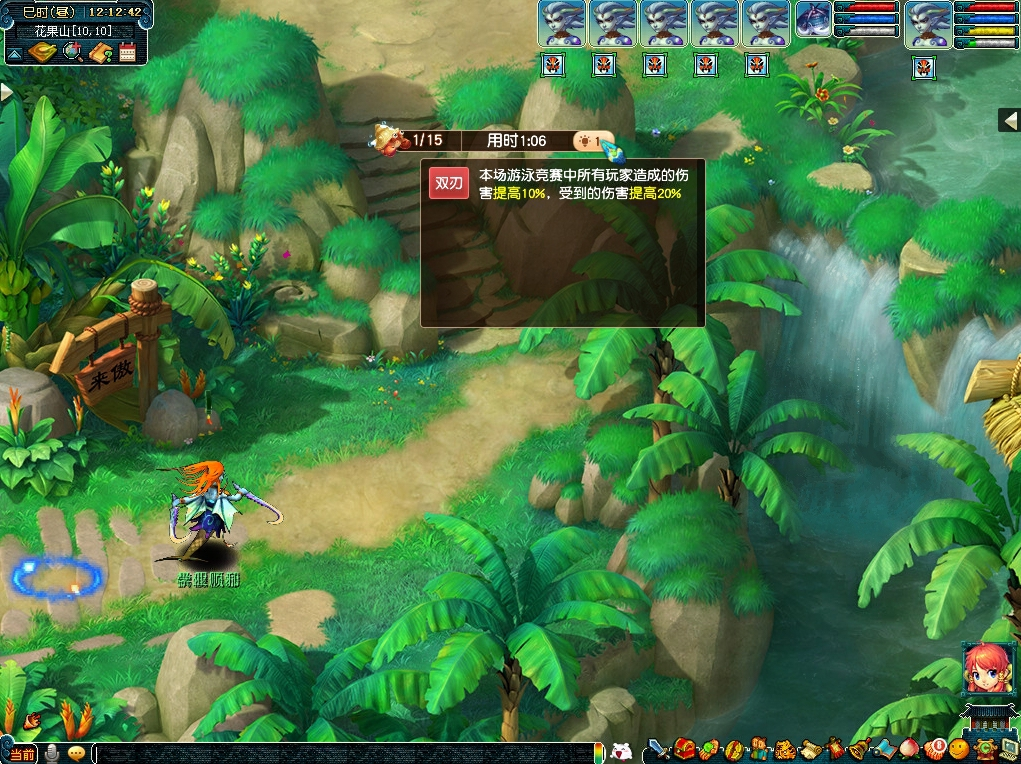Open the peach icon in toolbar

(910, 749)
